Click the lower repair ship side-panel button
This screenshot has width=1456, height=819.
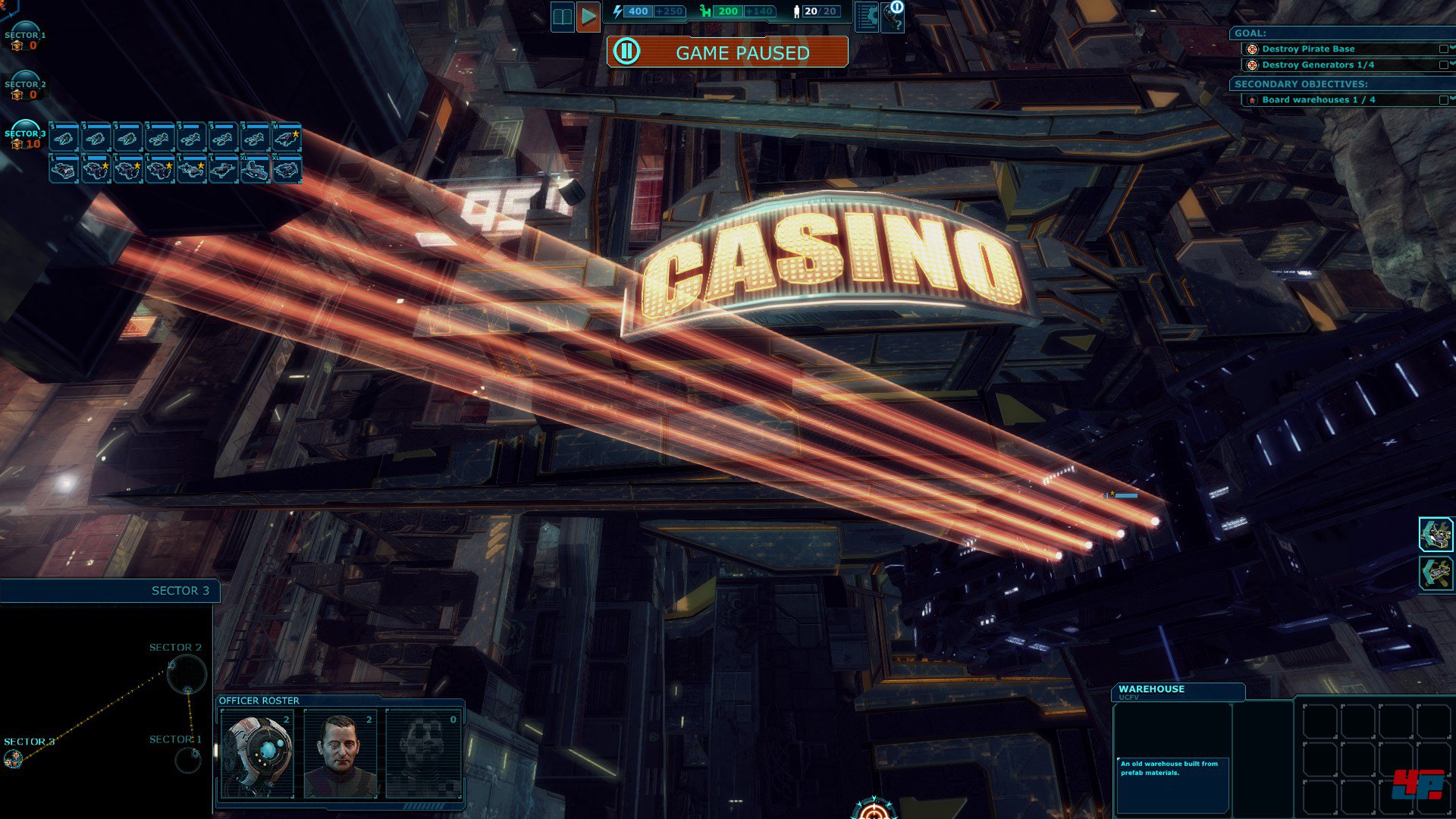pyautogui.click(x=1436, y=573)
